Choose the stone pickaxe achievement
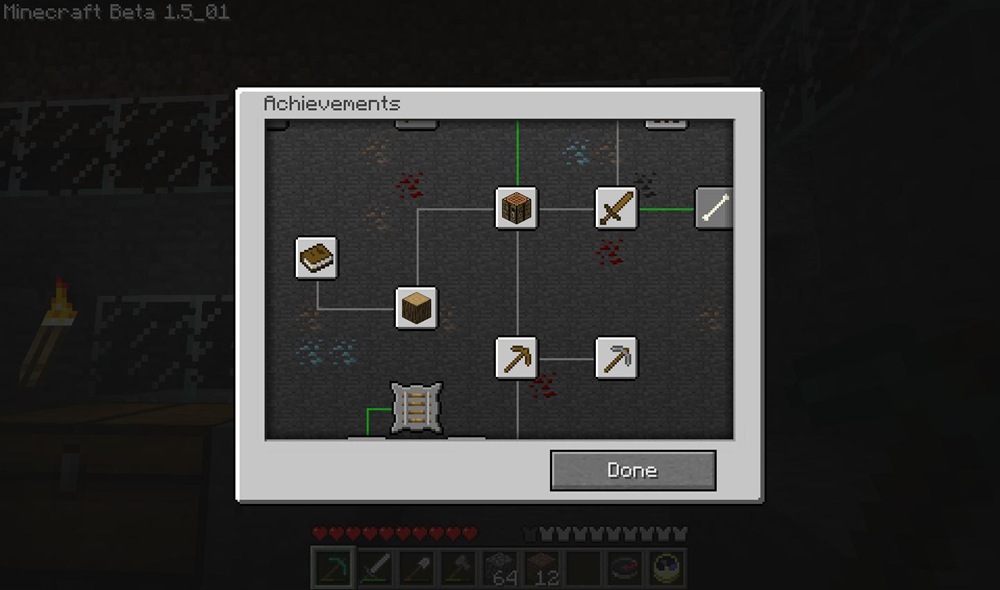Screen dimensions: 1000x590 616,357
